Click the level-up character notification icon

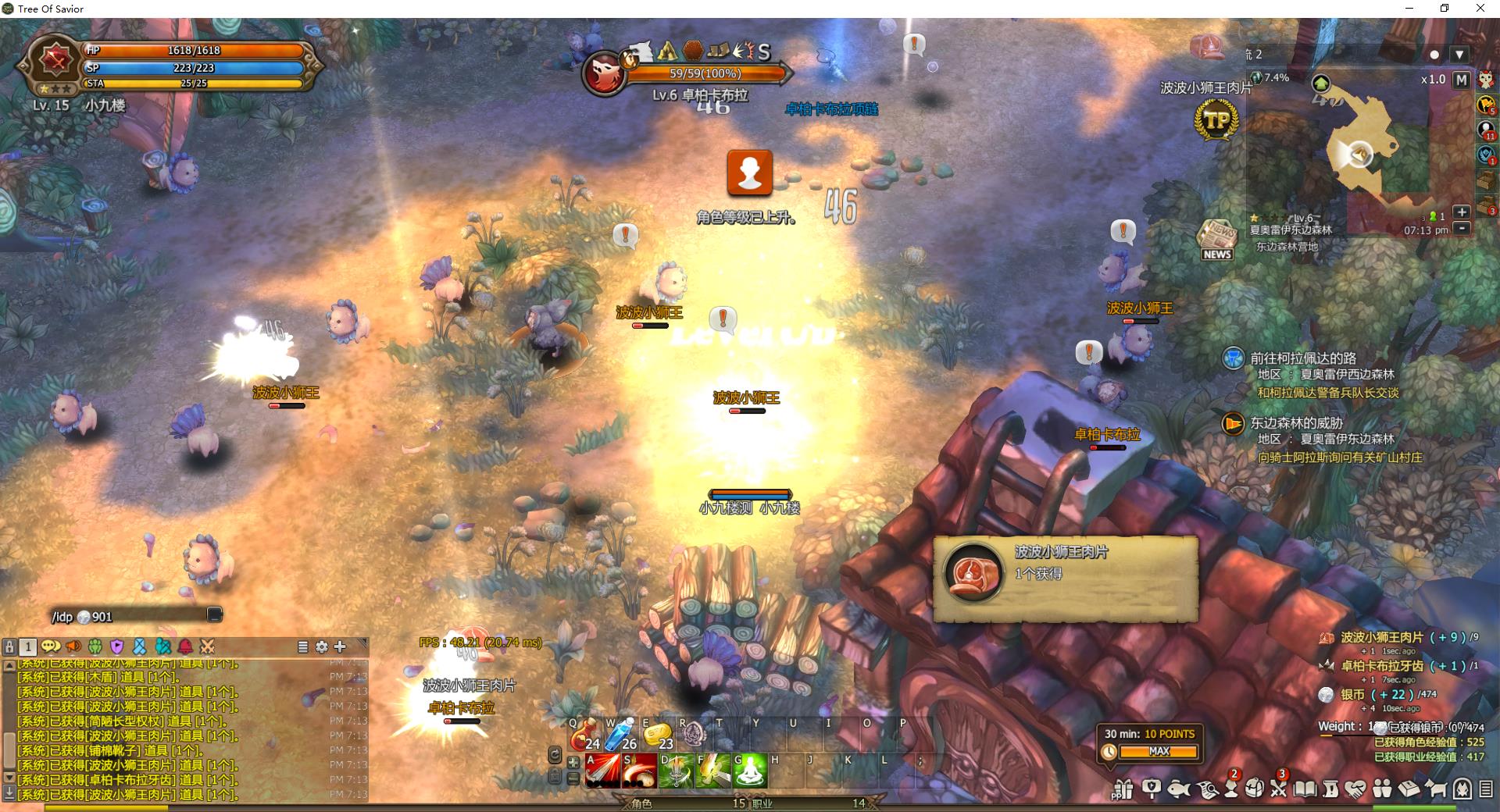tap(750, 173)
